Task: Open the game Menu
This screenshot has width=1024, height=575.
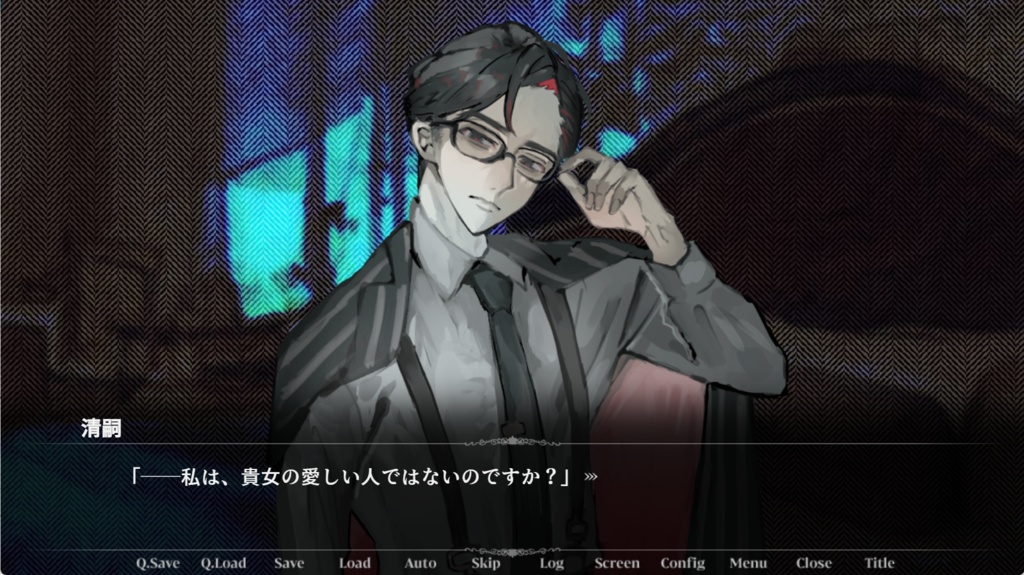Action: click(x=748, y=563)
